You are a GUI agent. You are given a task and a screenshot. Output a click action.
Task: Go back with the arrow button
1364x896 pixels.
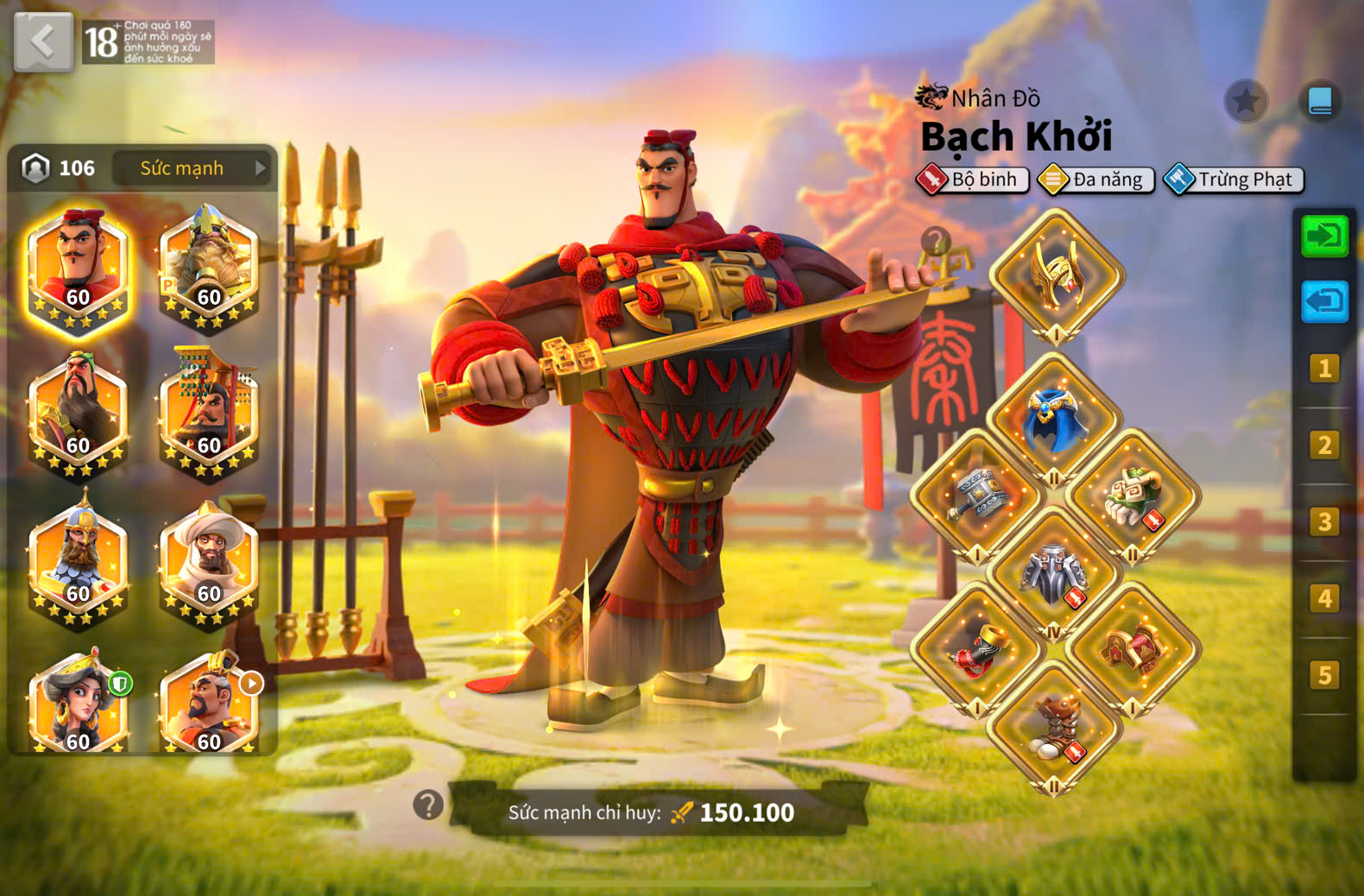43,42
